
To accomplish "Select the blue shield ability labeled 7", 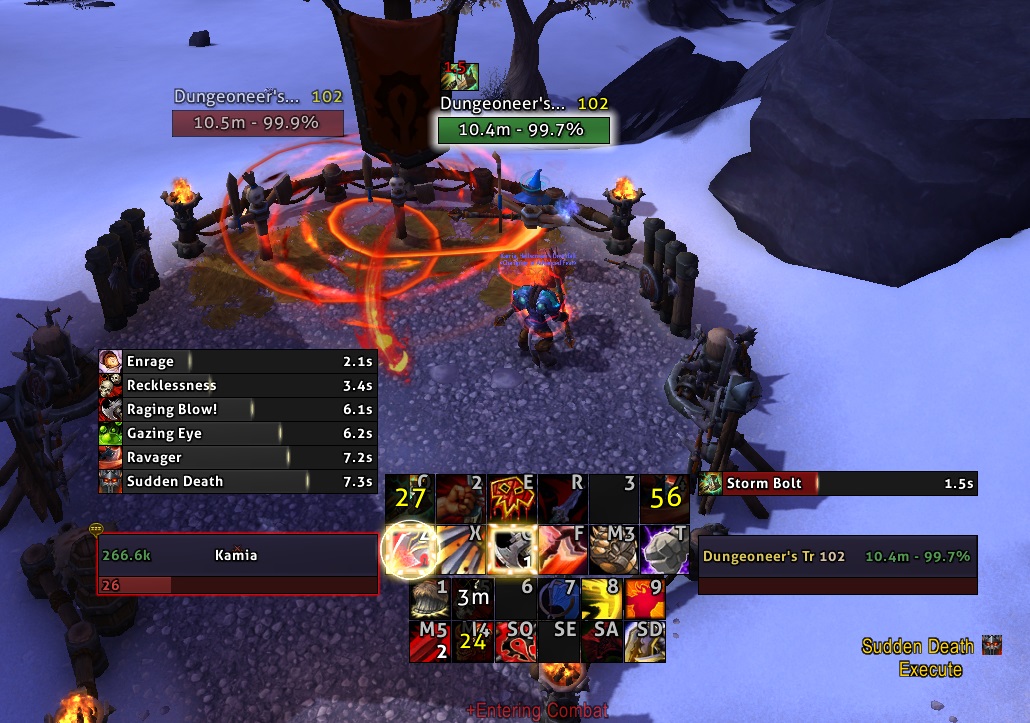I will (x=558, y=598).
